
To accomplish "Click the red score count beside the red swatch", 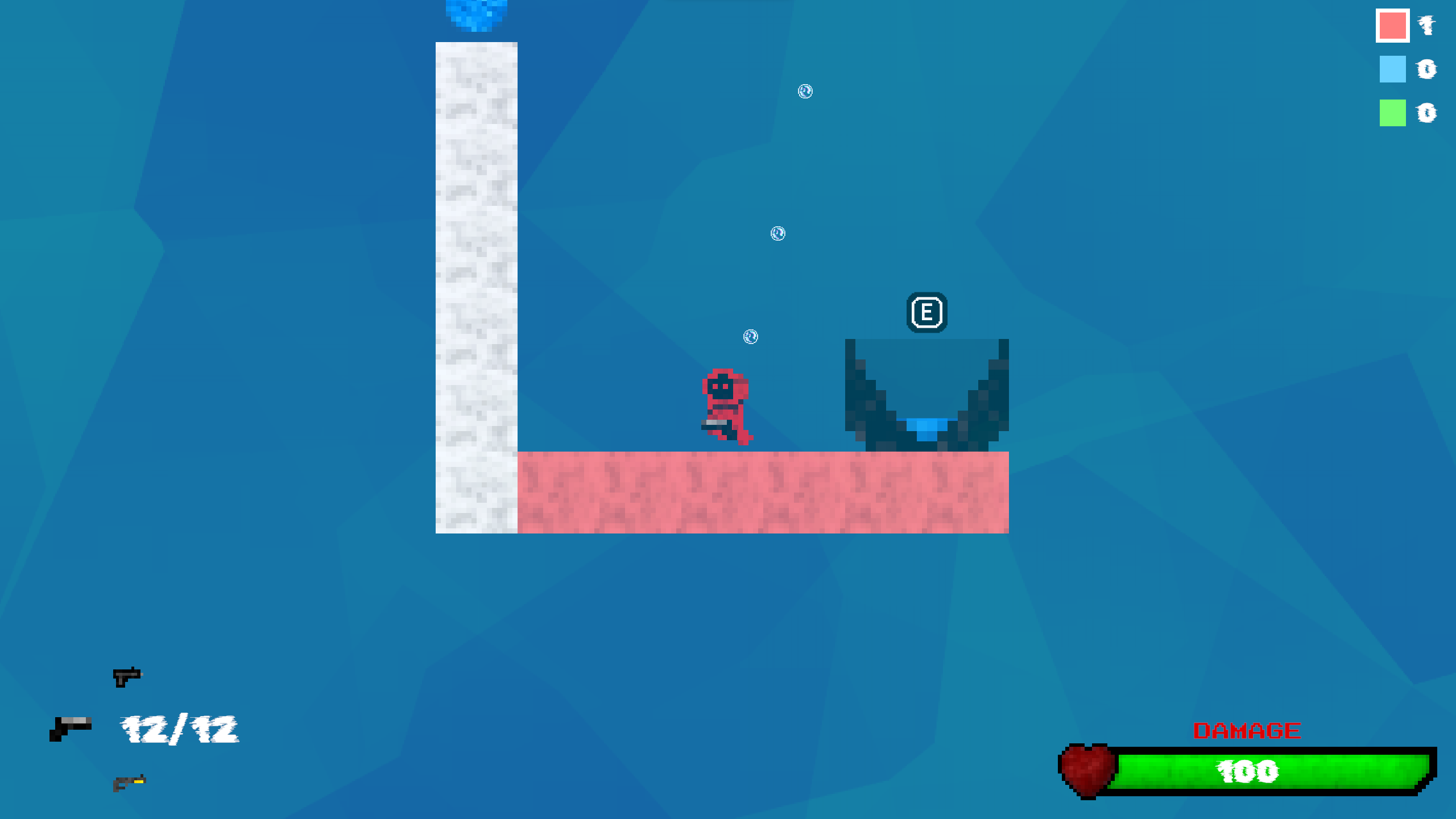I will (1426, 24).
